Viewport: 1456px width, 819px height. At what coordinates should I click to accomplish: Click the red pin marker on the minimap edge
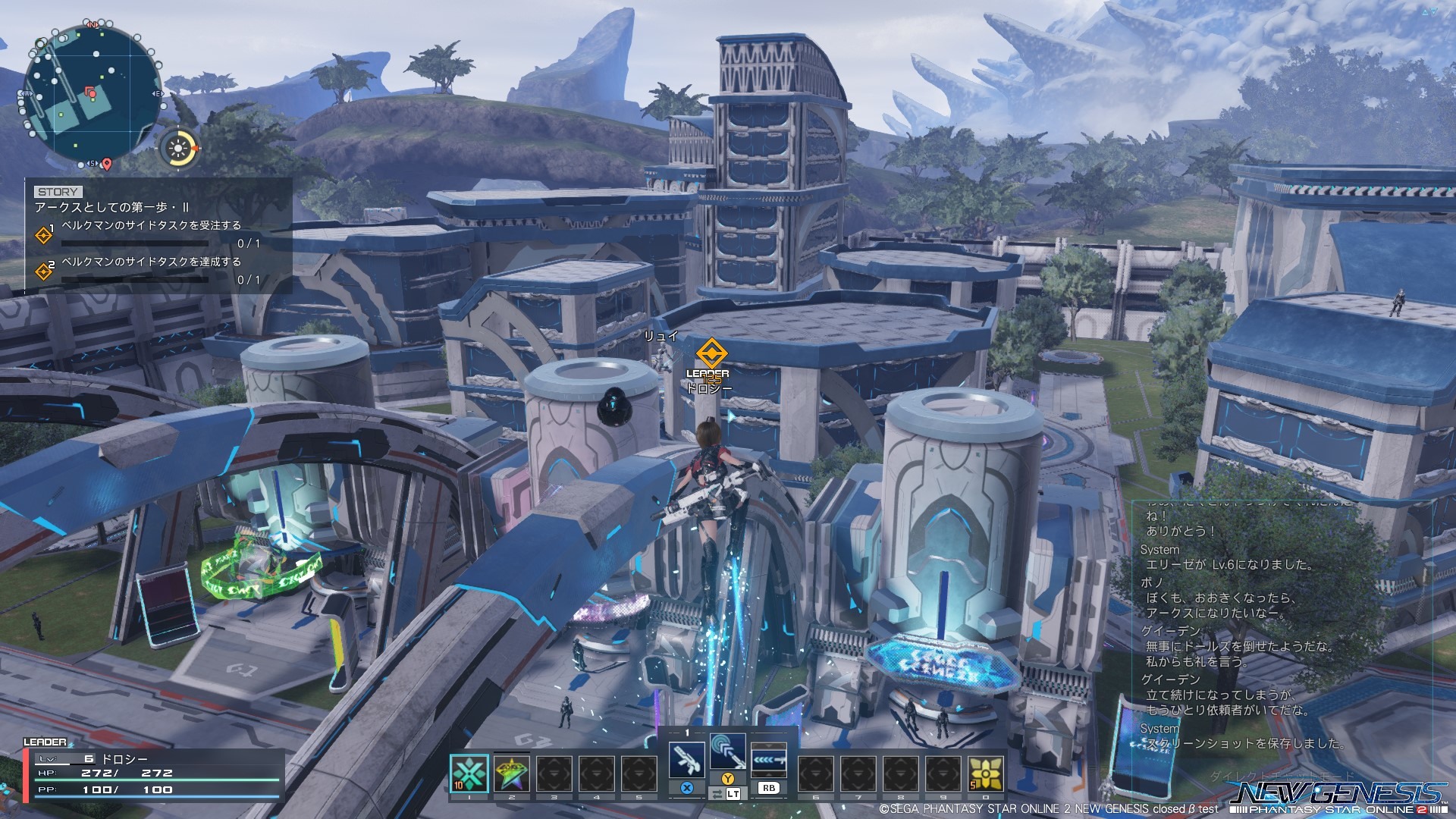coord(107,164)
